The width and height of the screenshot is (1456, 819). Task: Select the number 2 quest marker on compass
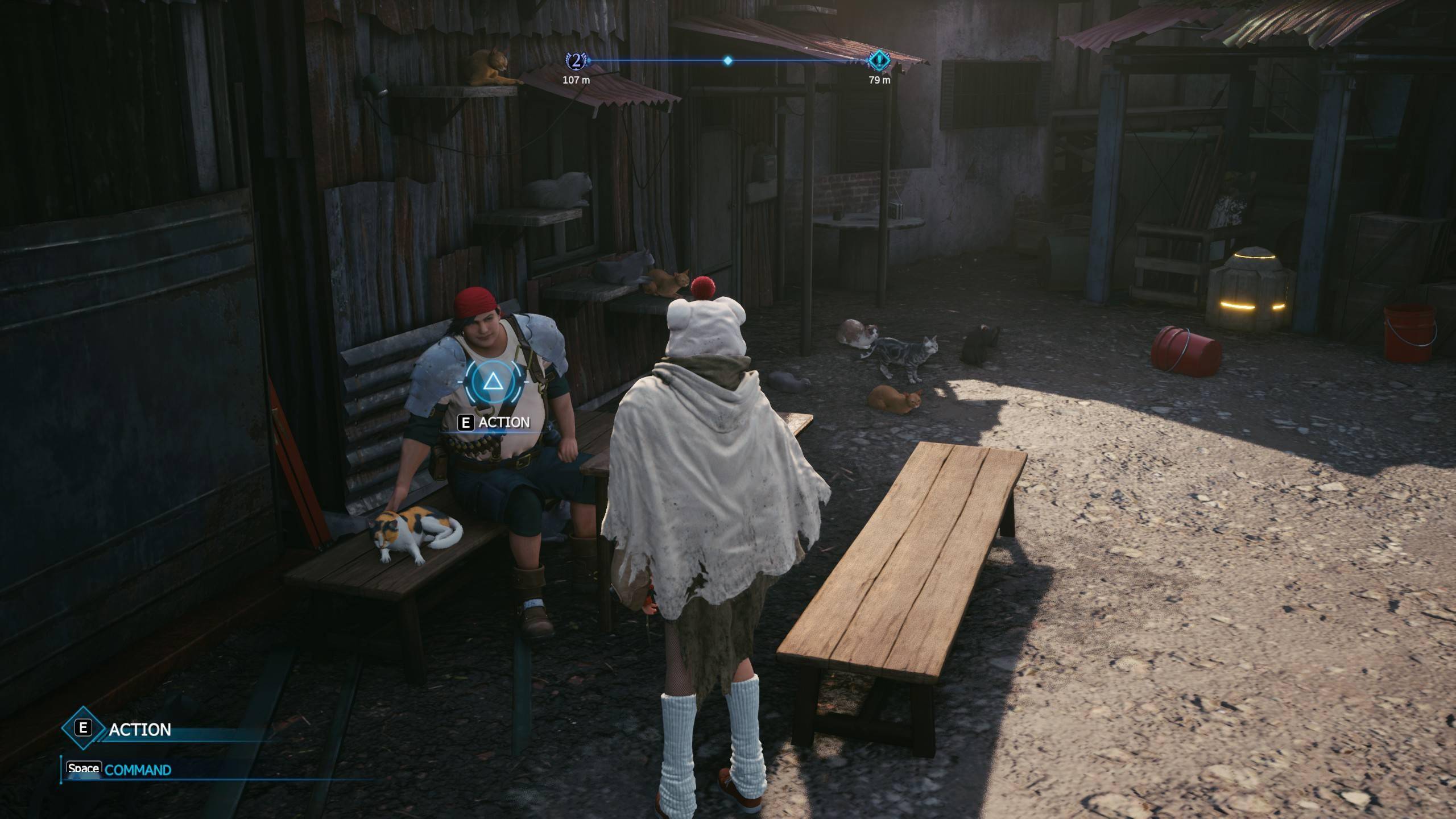point(576,60)
